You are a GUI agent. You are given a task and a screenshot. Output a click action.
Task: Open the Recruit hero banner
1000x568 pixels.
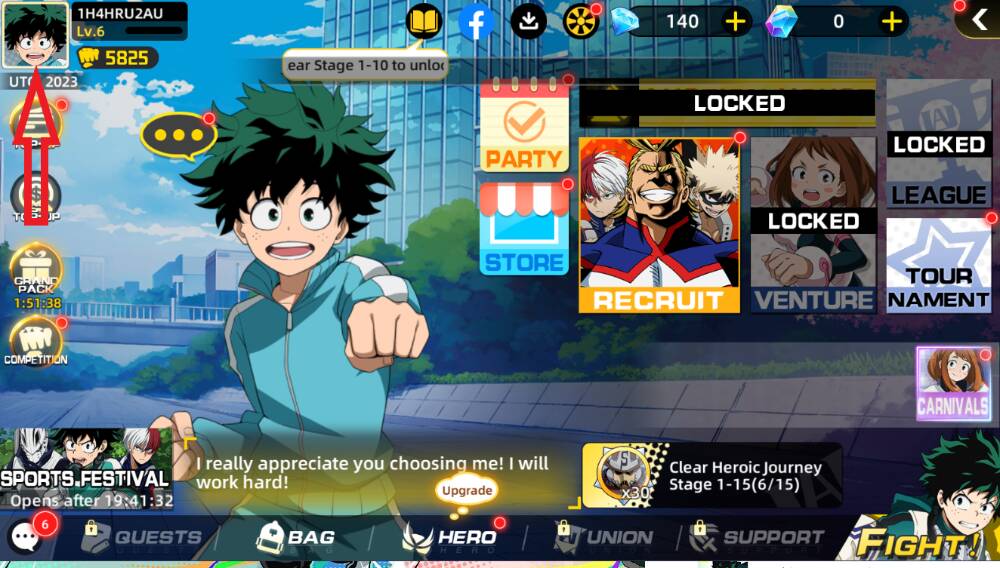point(659,226)
